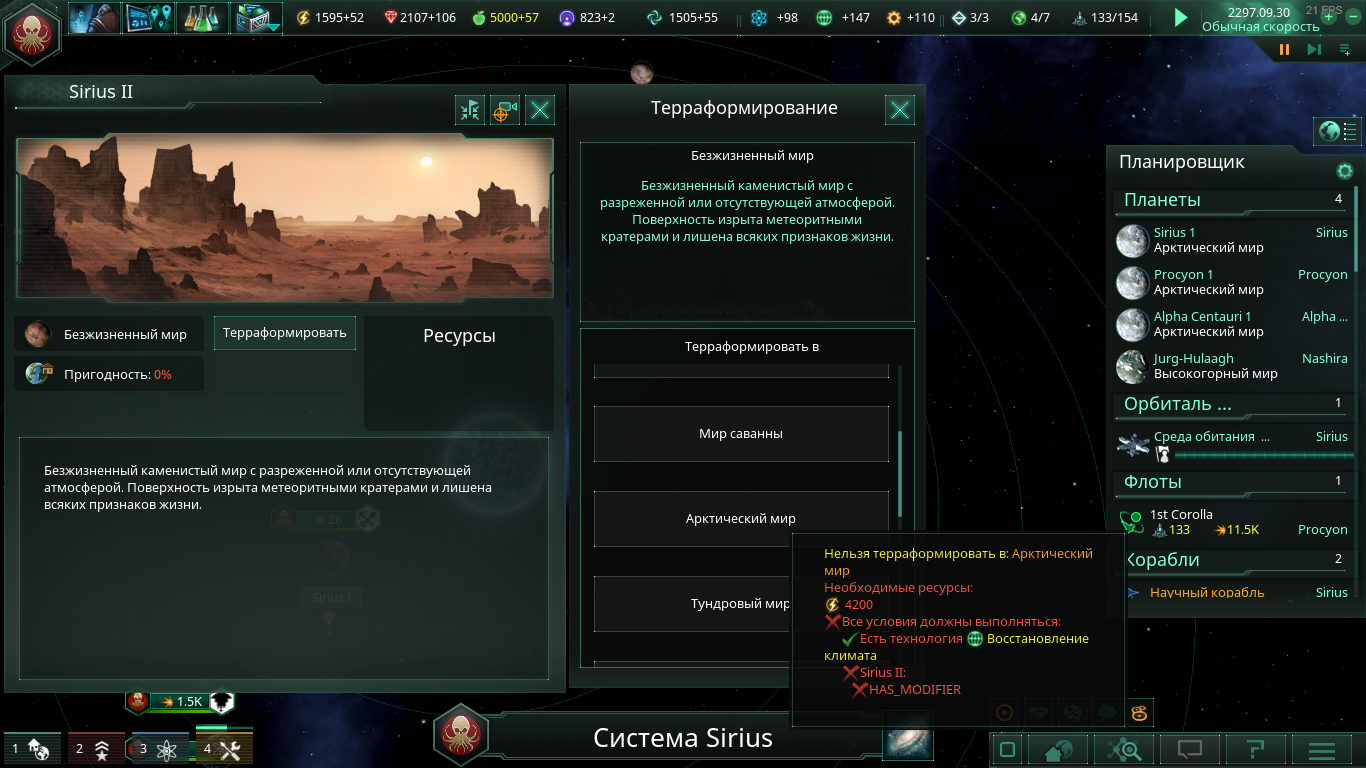Viewport: 1366px width, 768px height.
Task: Close the Sirius II planet panel
Action: (x=540, y=110)
